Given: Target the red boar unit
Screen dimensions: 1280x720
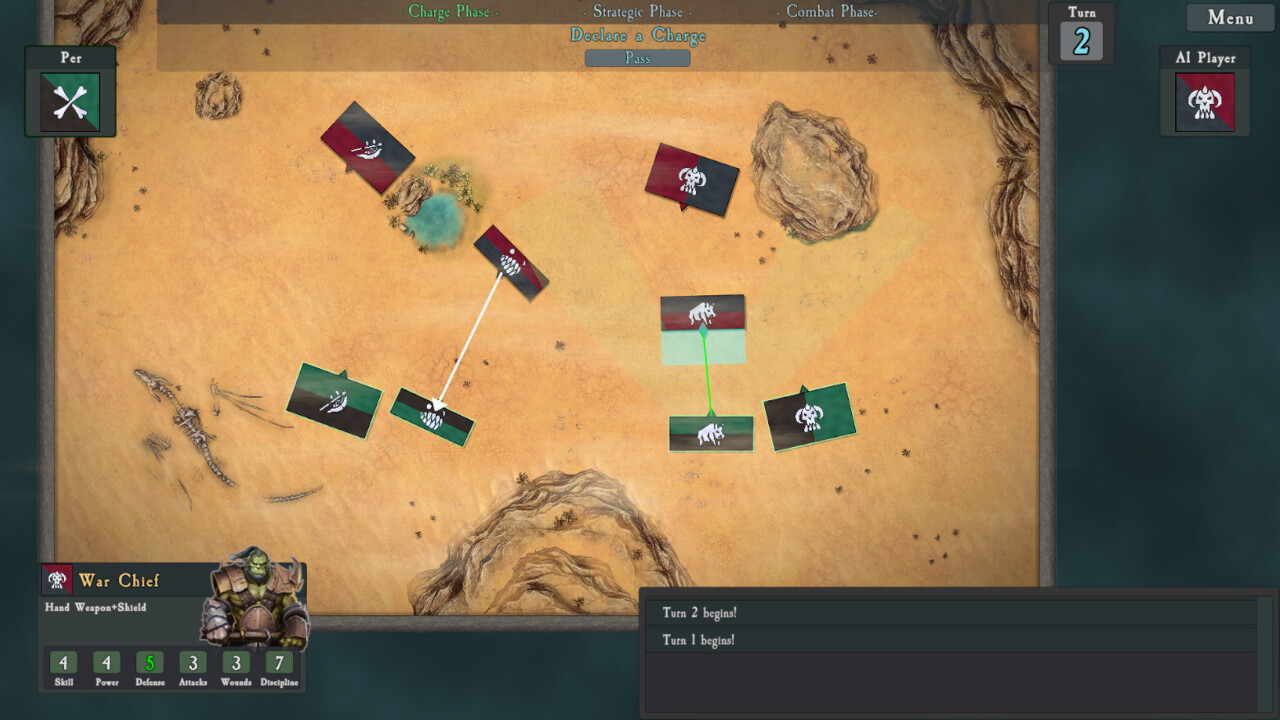Looking at the screenshot, I should pos(702,313).
